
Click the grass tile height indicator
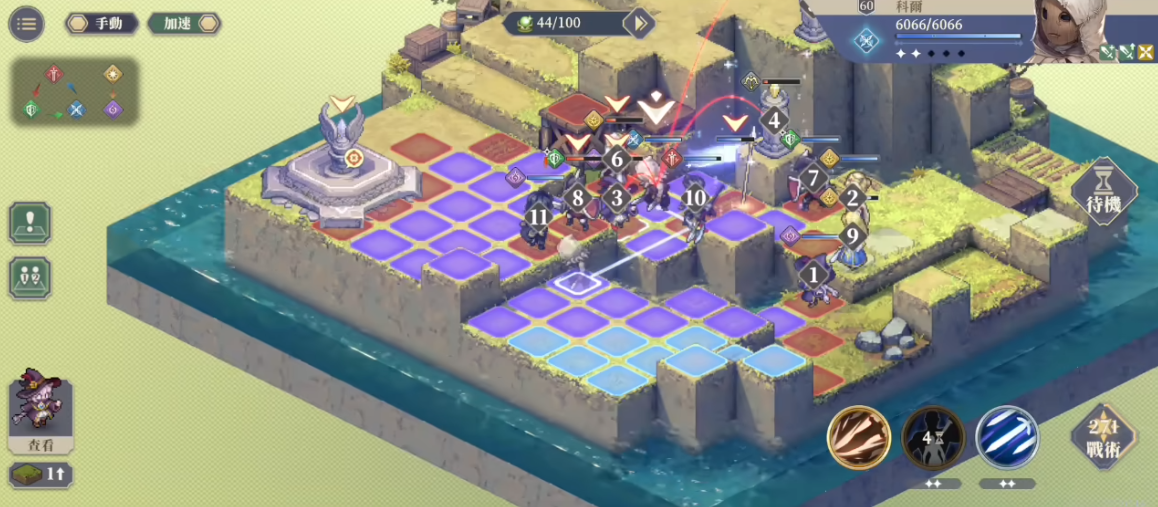tap(40, 475)
